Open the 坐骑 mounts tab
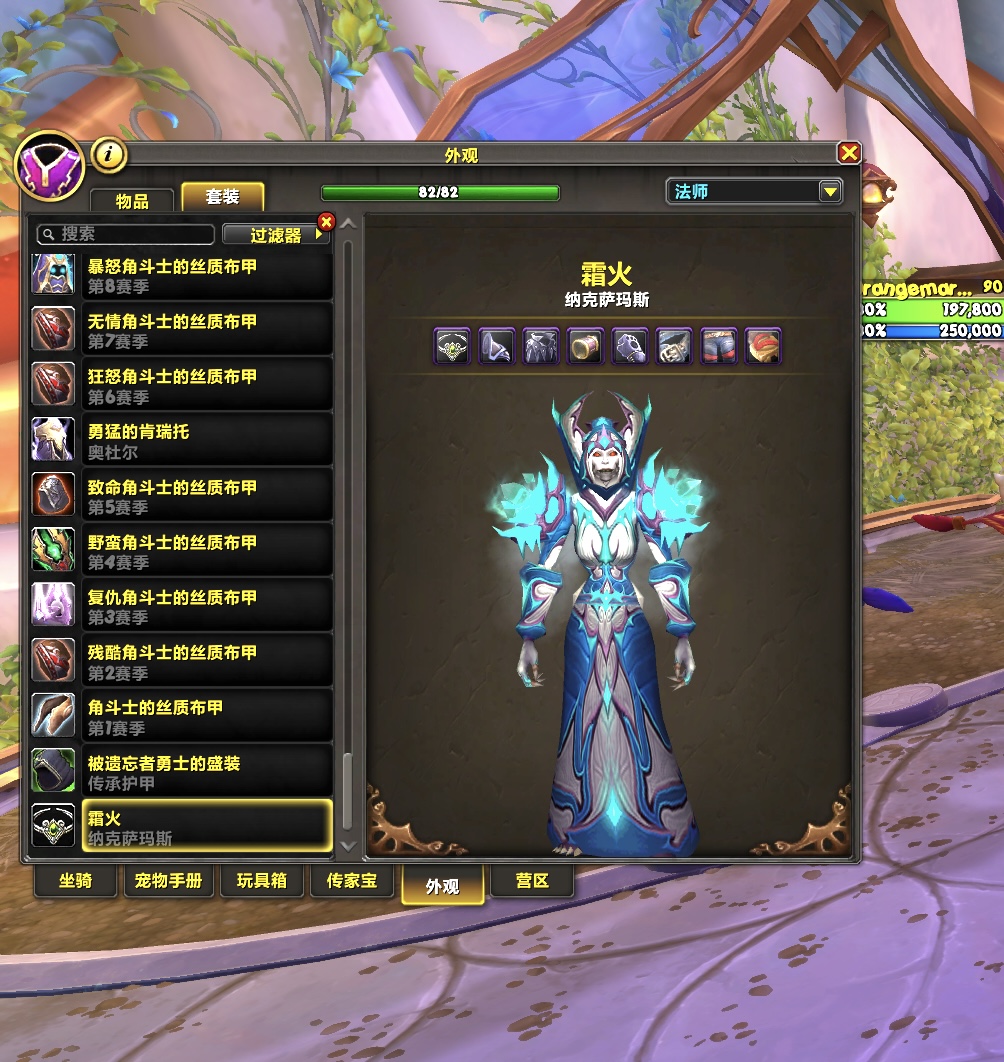The image size is (1004, 1062). tap(76, 881)
